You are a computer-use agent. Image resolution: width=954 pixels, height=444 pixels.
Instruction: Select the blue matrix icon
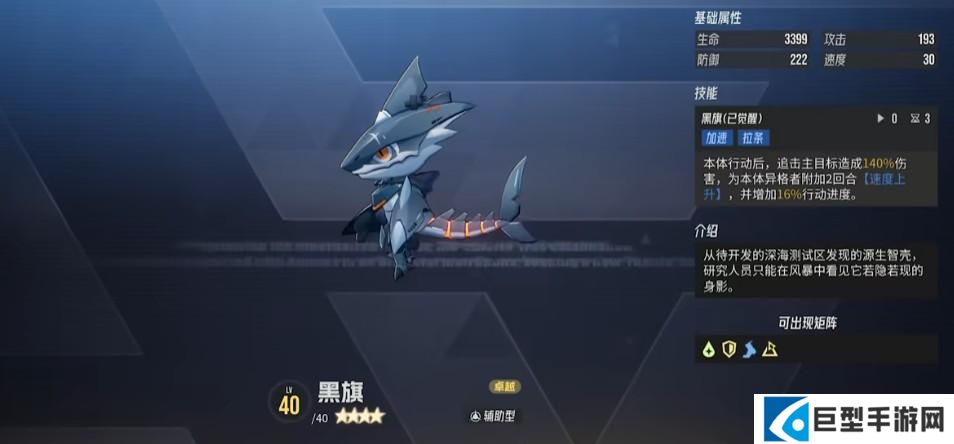tap(748, 349)
